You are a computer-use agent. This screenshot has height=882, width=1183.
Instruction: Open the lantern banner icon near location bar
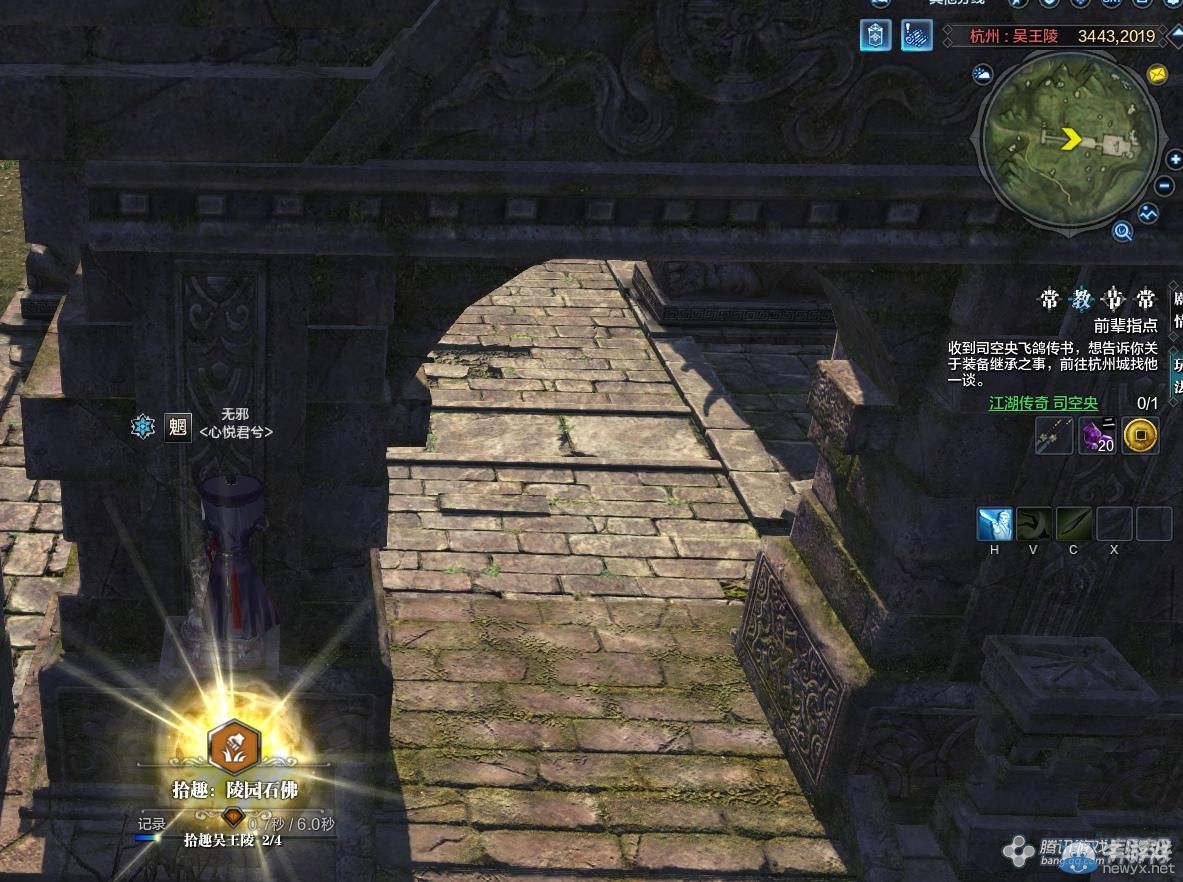(x=874, y=36)
